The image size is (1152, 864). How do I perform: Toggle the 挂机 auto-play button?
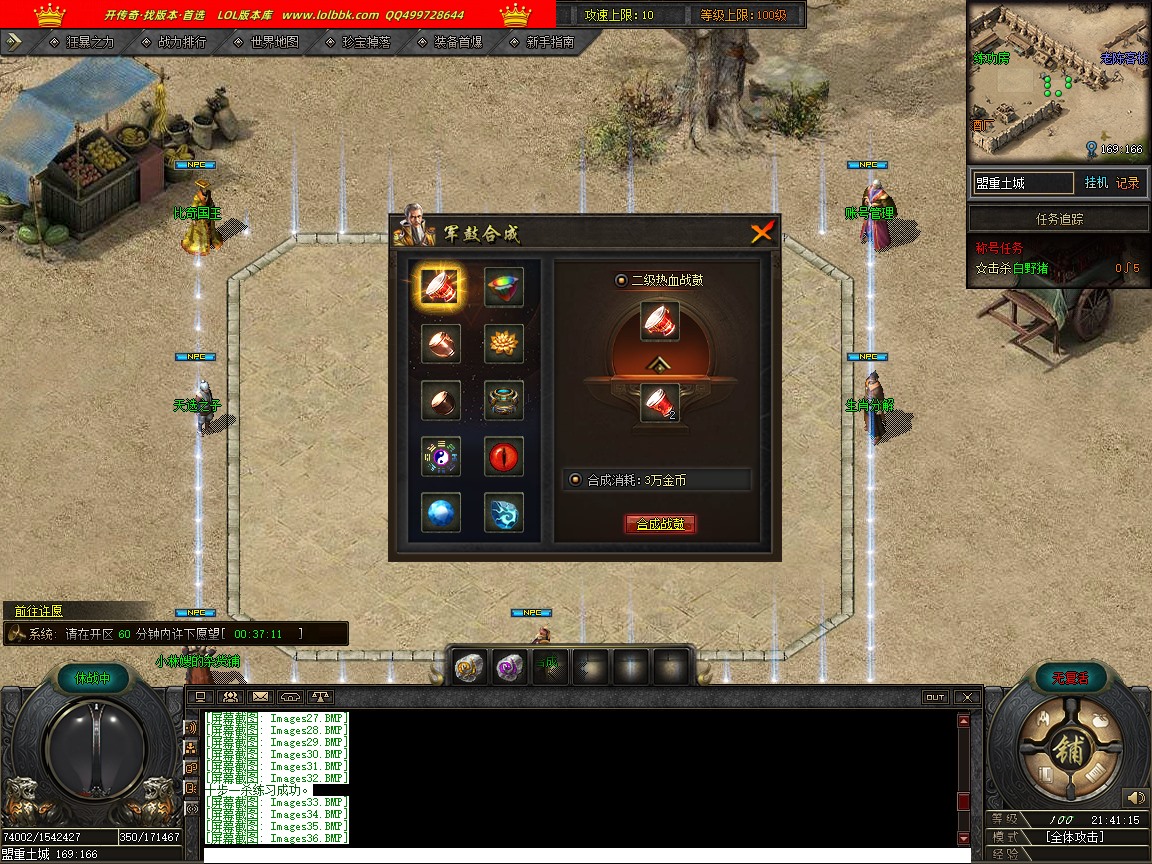pyautogui.click(x=1096, y=183)
